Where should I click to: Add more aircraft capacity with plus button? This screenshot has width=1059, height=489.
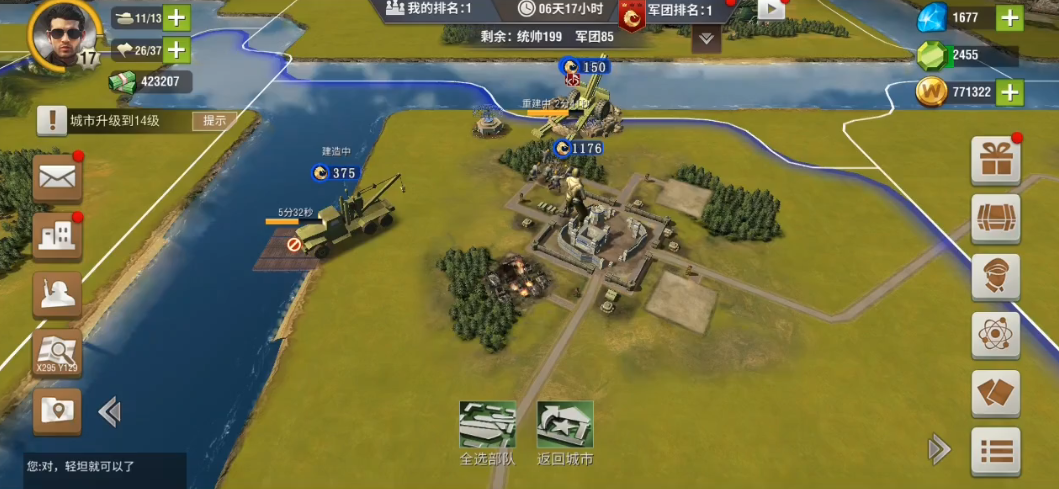point(176,49)
